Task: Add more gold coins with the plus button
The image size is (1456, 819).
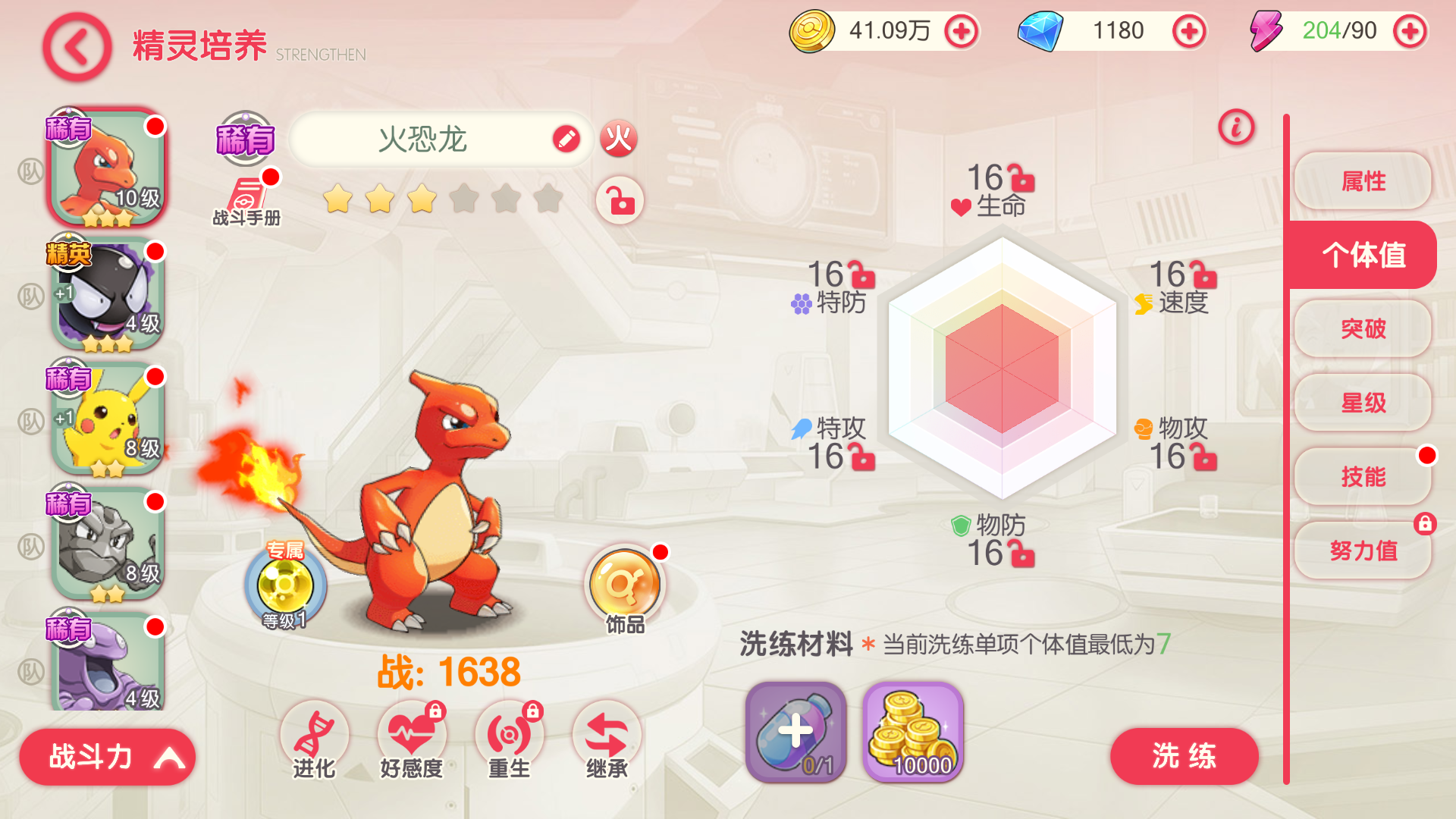Action: [x=961, y=32]
